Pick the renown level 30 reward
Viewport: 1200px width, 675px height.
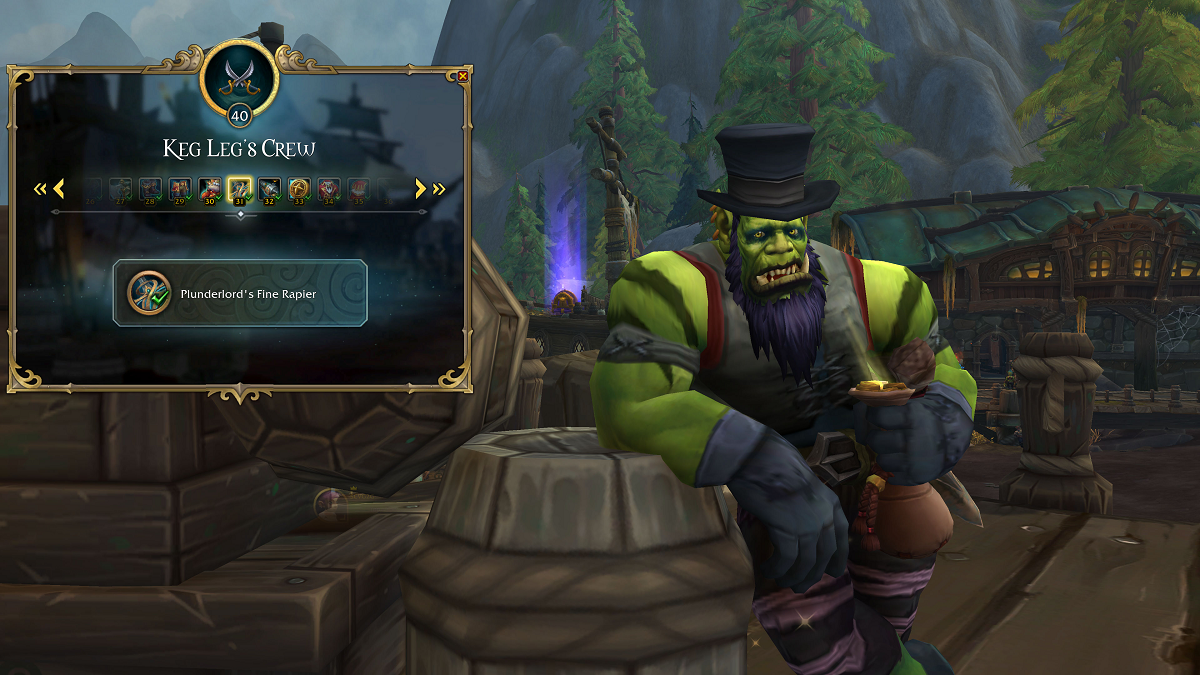209,188
